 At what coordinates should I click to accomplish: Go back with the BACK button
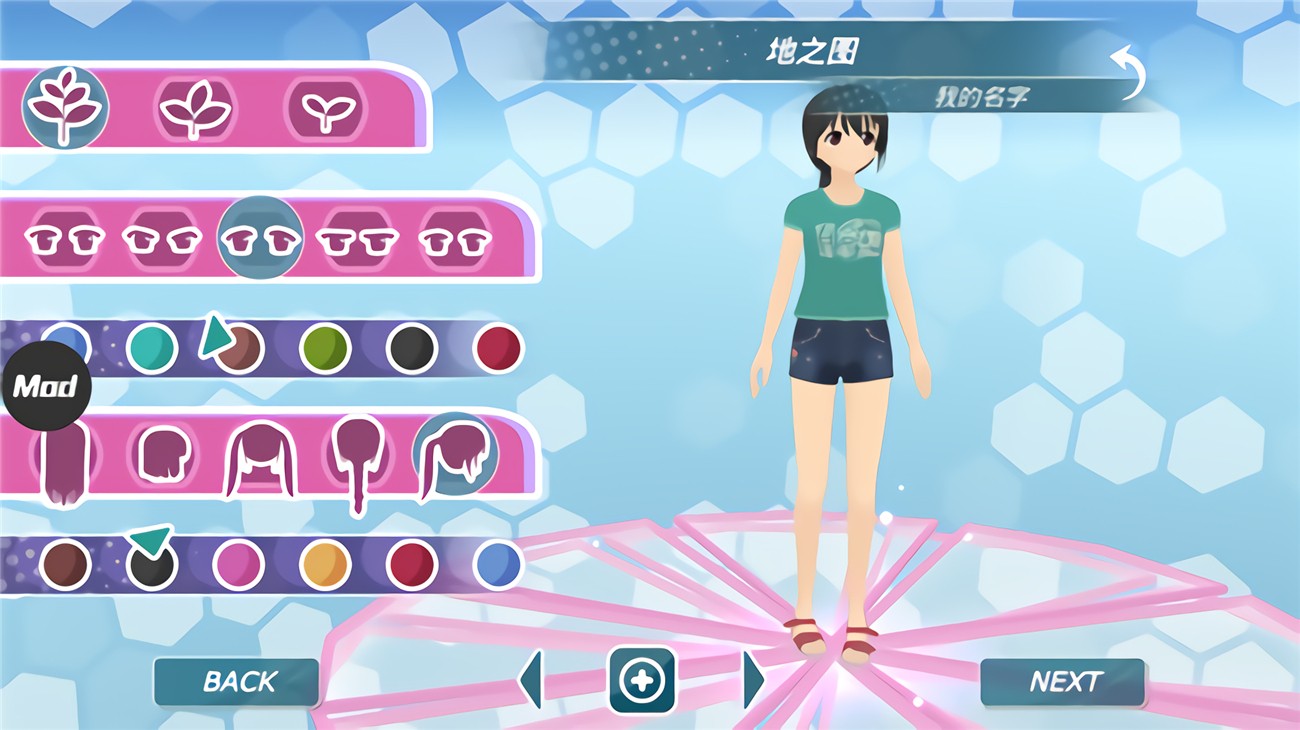tap(237, 682)
